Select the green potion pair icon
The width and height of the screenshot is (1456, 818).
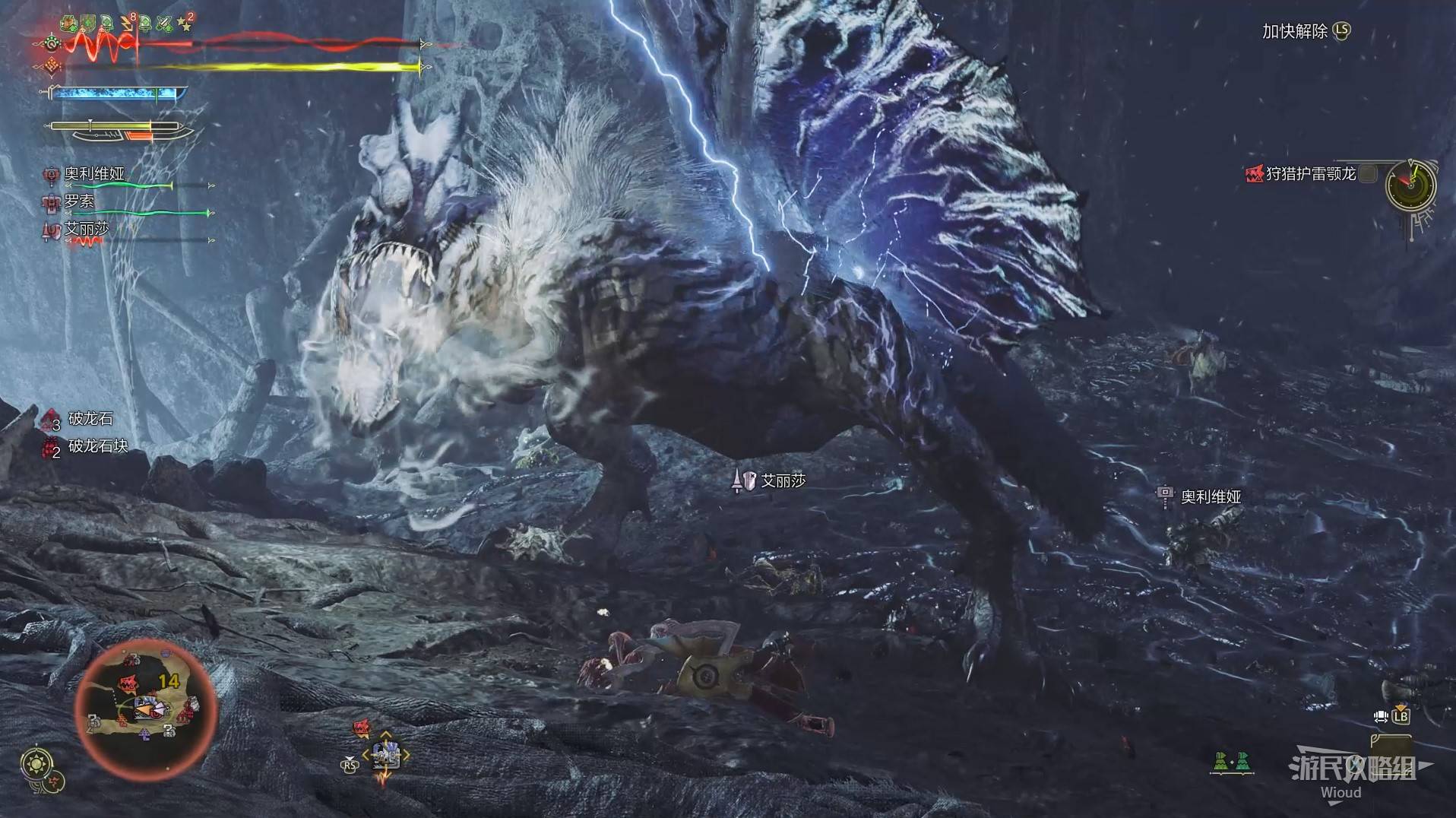(1232, 760)
